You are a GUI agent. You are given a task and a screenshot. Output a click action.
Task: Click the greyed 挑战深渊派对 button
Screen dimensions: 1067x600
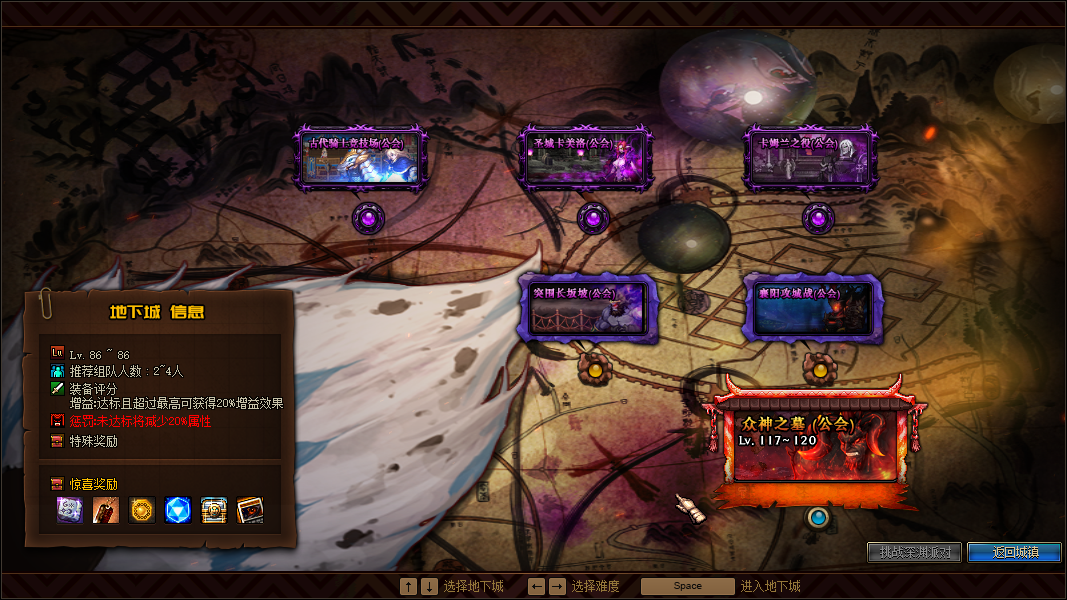[914, 552]
